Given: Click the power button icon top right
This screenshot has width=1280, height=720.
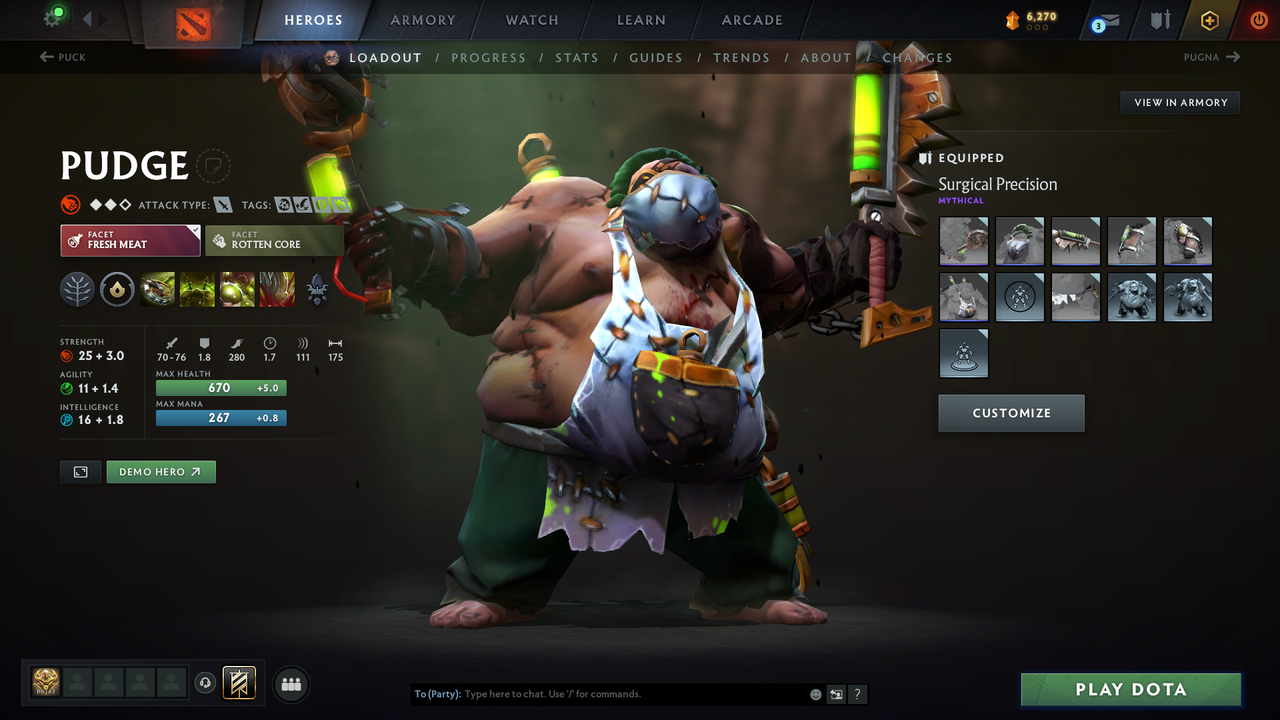Looking at the screenshot, I should click(1258, 20).
